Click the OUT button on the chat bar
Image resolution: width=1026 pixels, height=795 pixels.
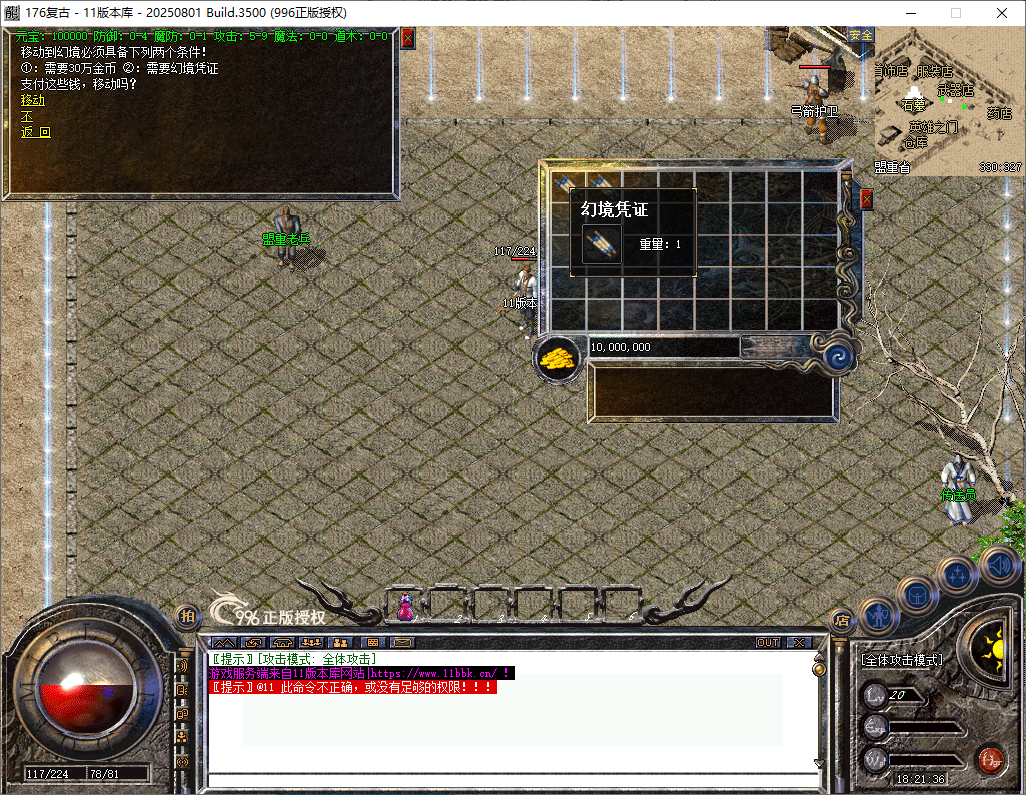coord(767,642)
